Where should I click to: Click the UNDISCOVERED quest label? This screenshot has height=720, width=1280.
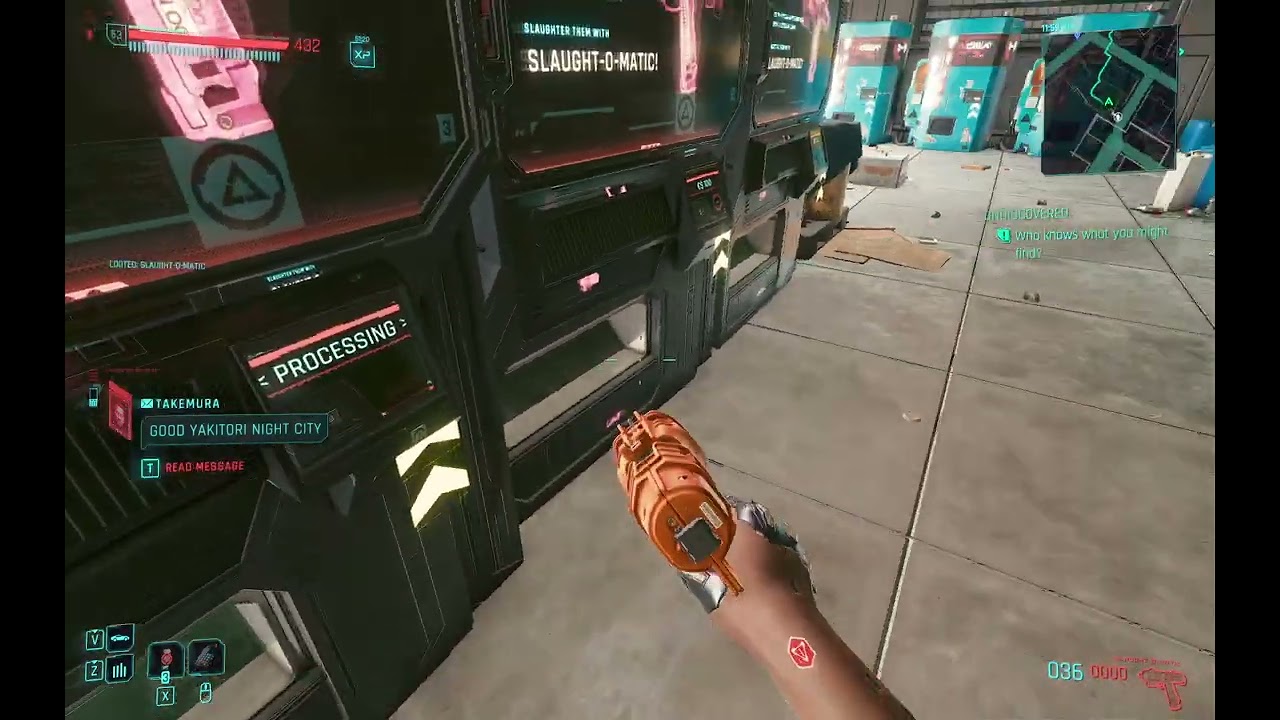[x=1026, y=212]
